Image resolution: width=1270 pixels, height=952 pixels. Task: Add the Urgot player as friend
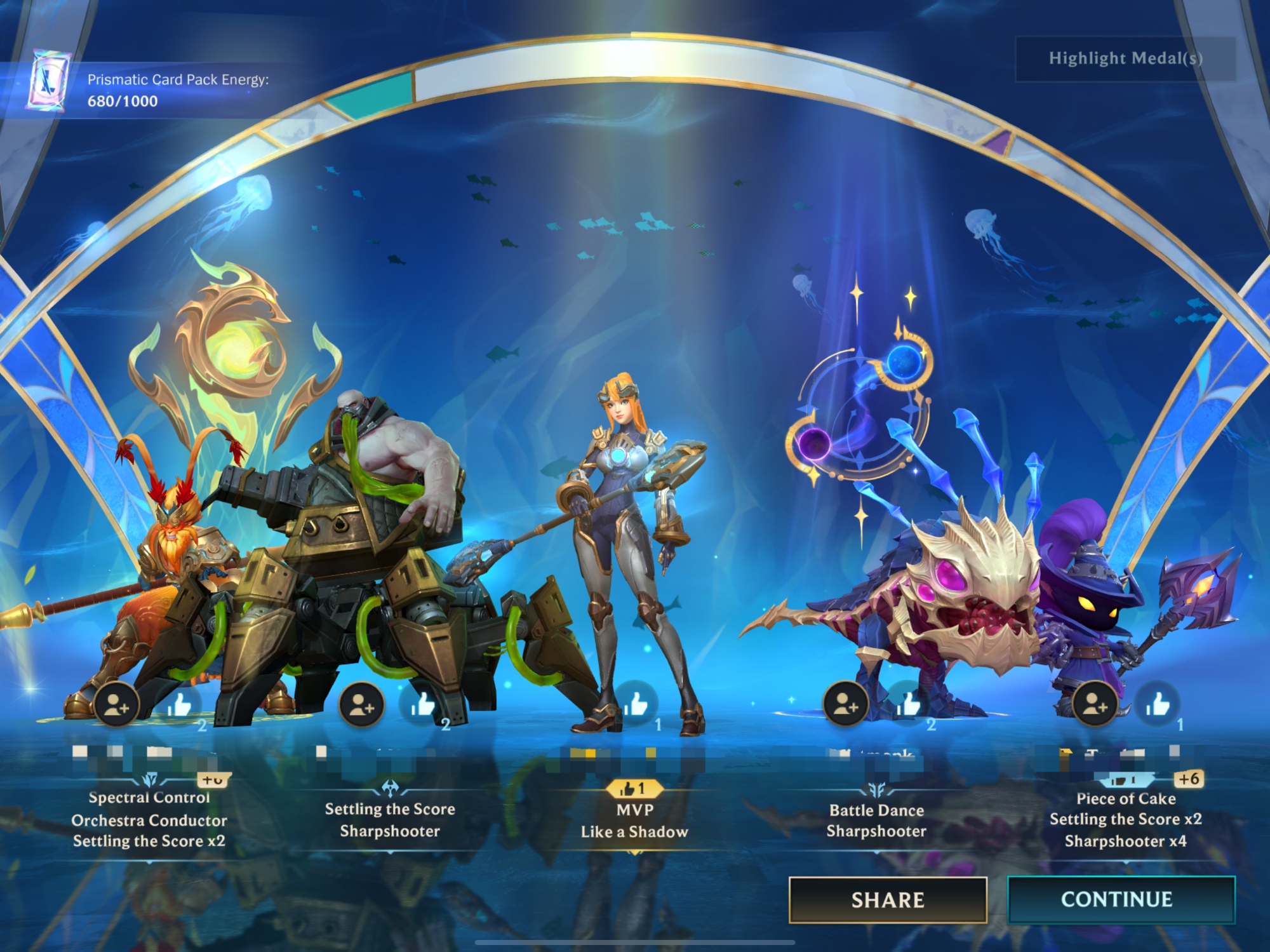click(x=361, y=704)
